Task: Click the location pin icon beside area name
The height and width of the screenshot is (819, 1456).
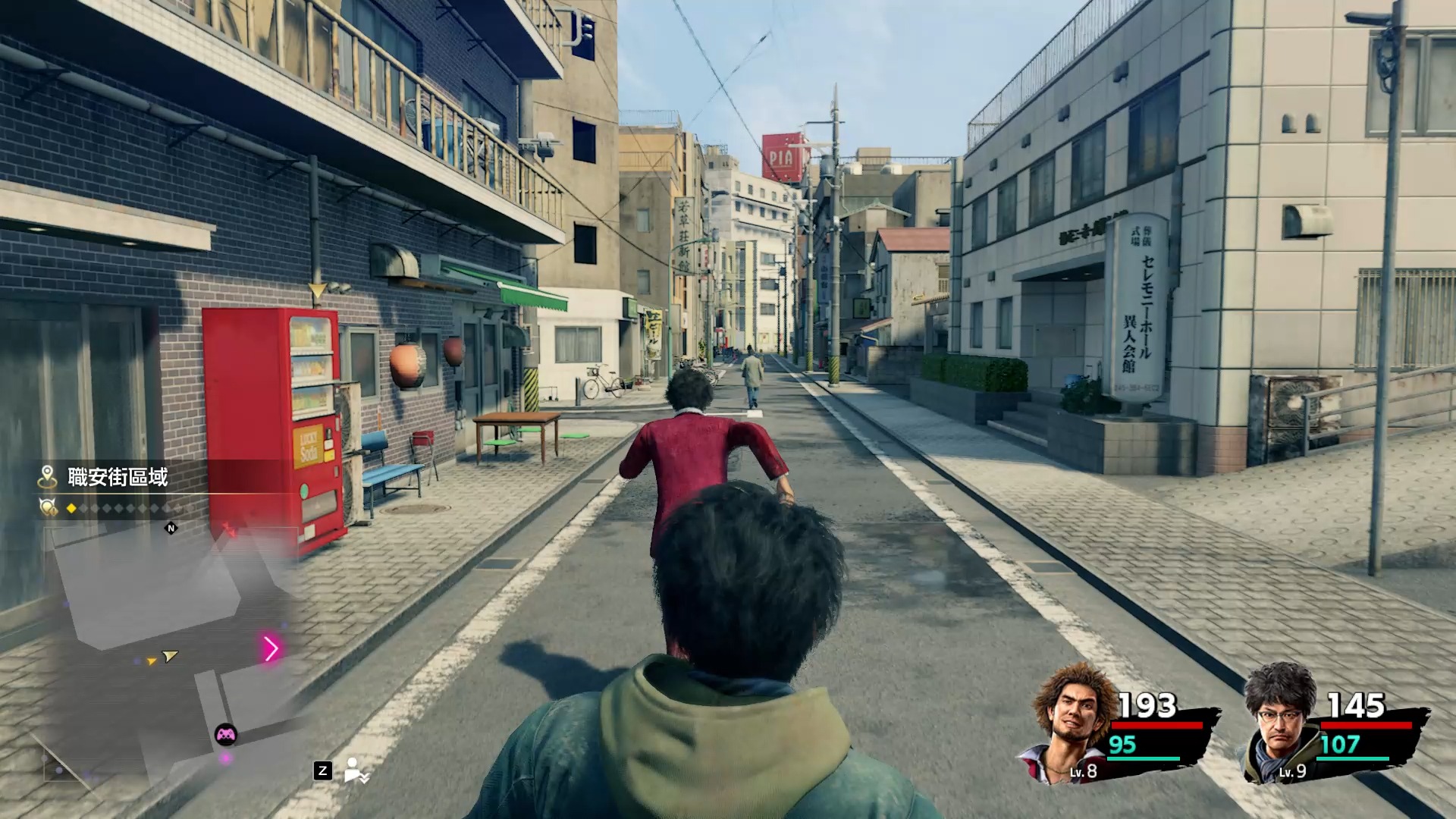Action: 48,477
